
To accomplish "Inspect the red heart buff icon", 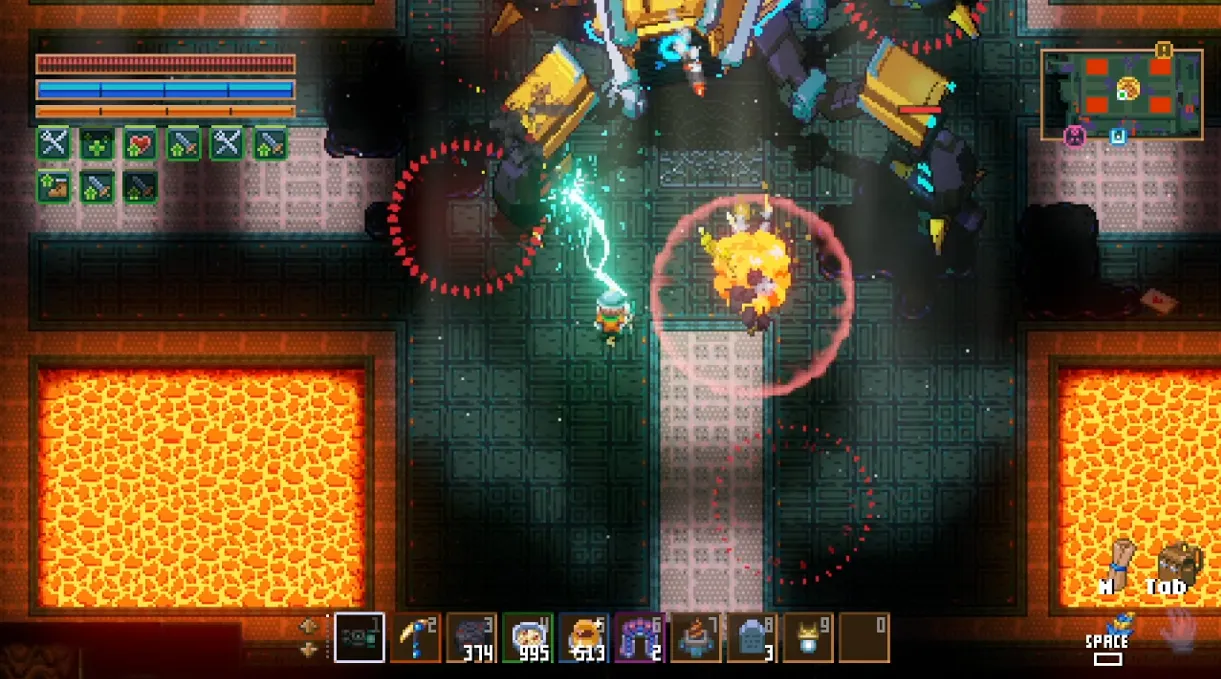I will coord(140,144).
